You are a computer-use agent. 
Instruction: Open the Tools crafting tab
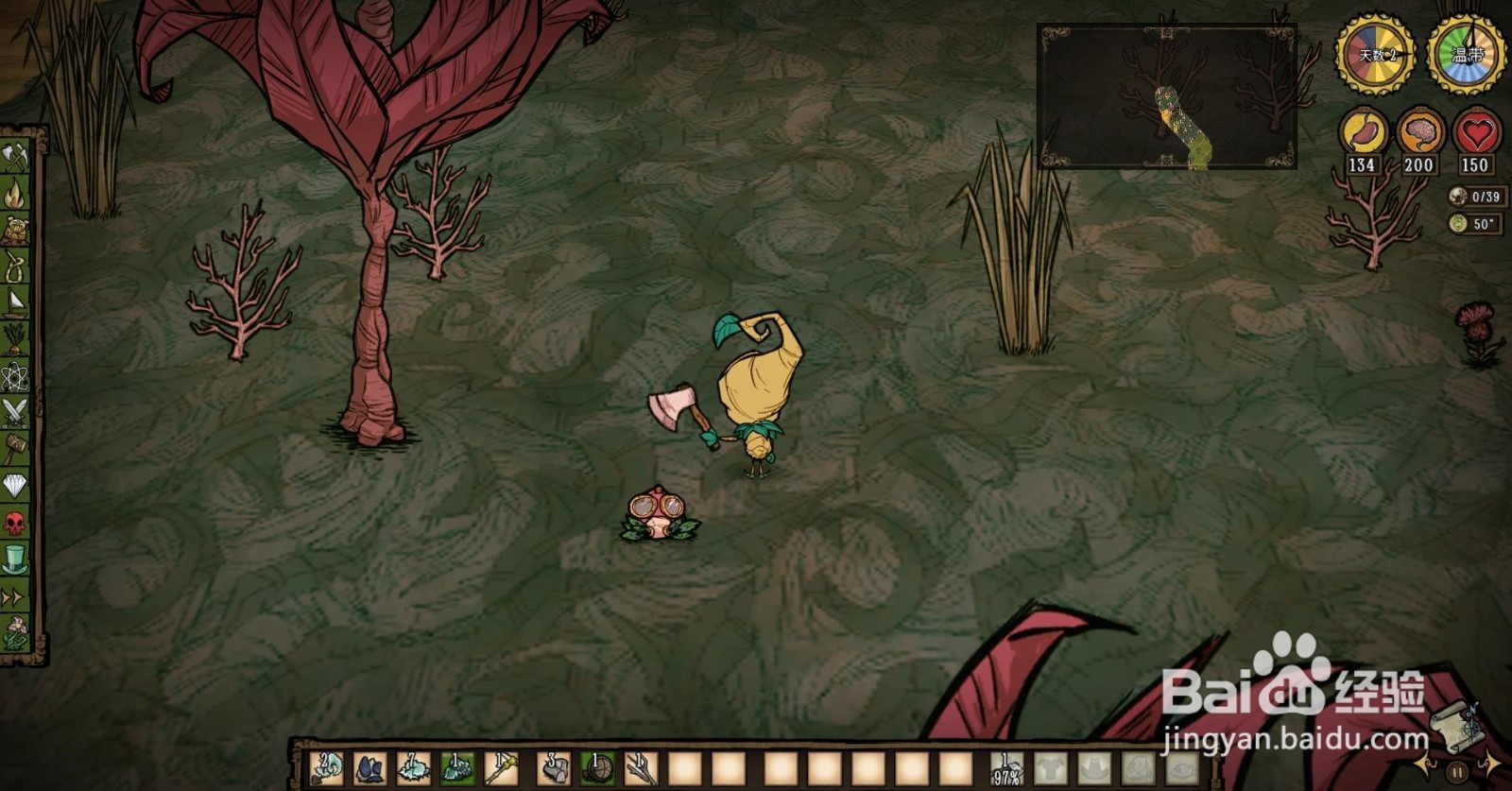point(15,157)
